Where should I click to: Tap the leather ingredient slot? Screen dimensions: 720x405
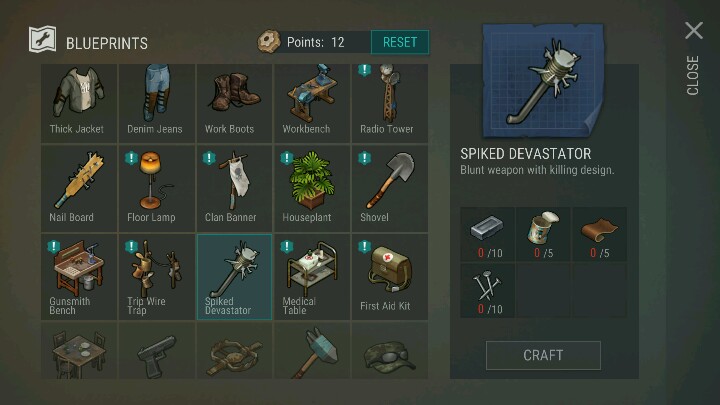point(600,235)
